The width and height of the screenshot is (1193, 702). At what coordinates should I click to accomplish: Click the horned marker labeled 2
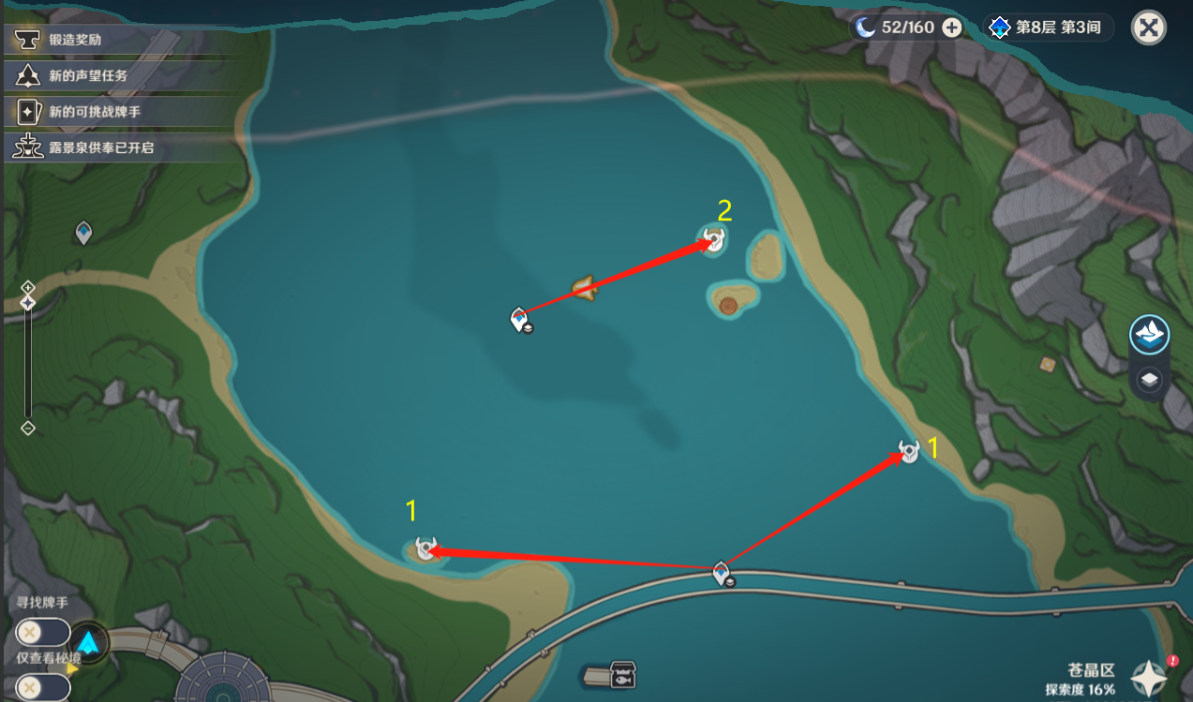pos(713,240)
